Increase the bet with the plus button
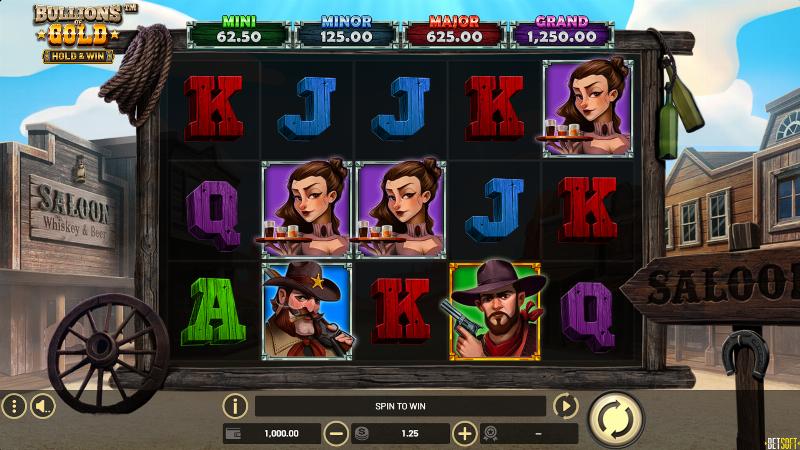This screenshot has height=450, width=800. coord(464,433)
